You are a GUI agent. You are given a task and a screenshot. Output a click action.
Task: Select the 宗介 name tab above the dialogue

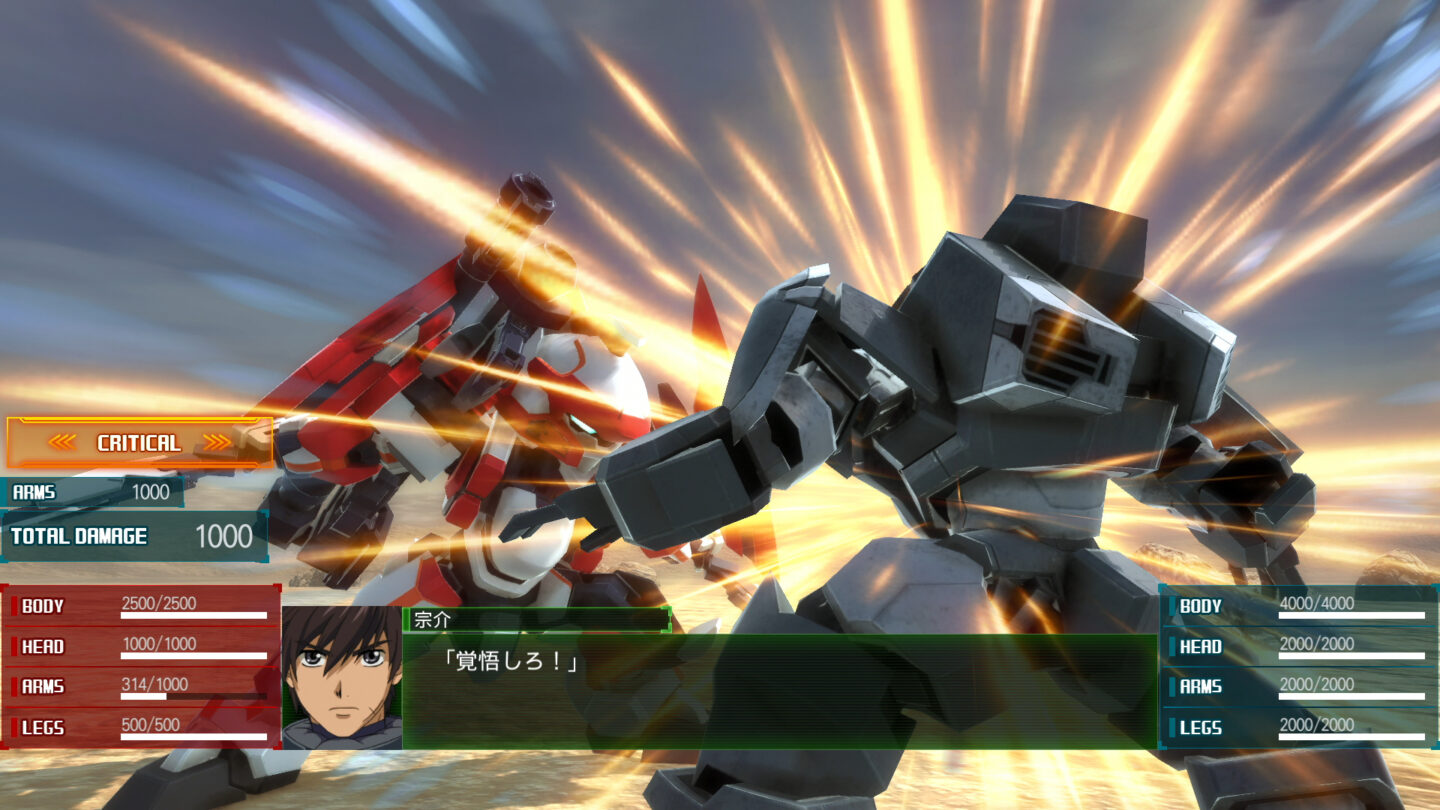432,617
